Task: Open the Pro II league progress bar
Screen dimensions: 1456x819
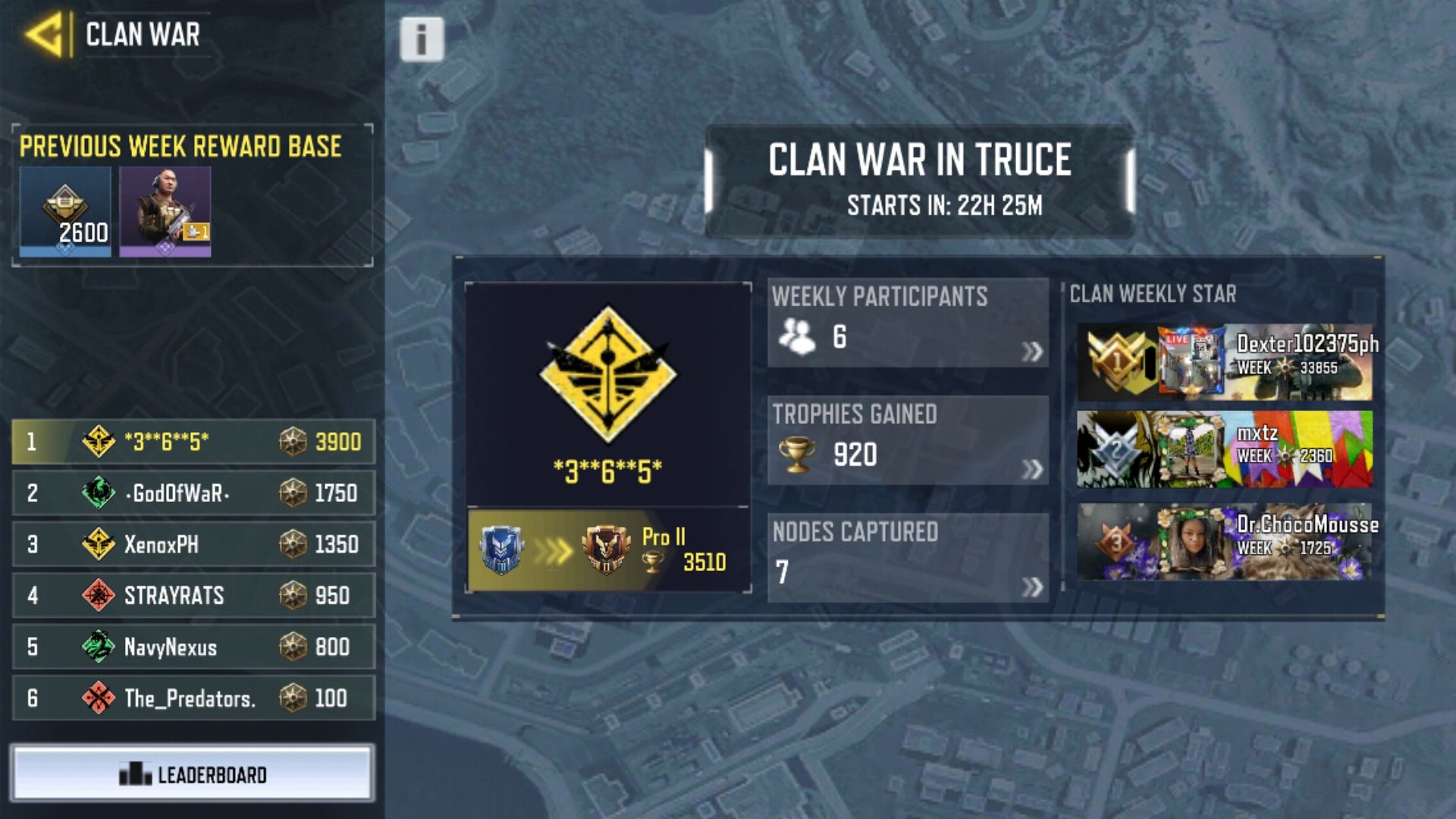Action: coord(607,550)
